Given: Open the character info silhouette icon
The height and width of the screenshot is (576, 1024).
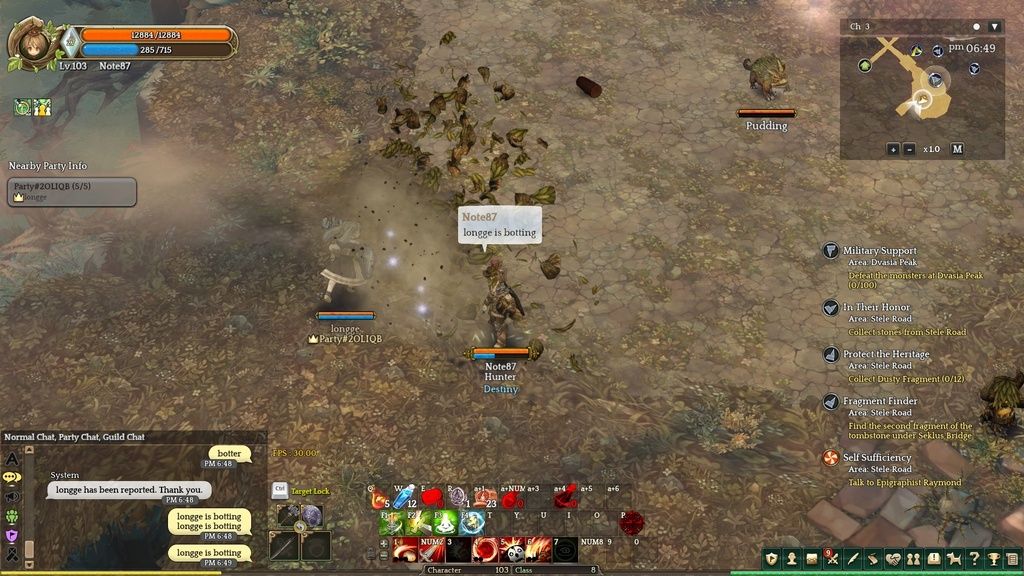Looking at the screenshot, I should 791,559.
